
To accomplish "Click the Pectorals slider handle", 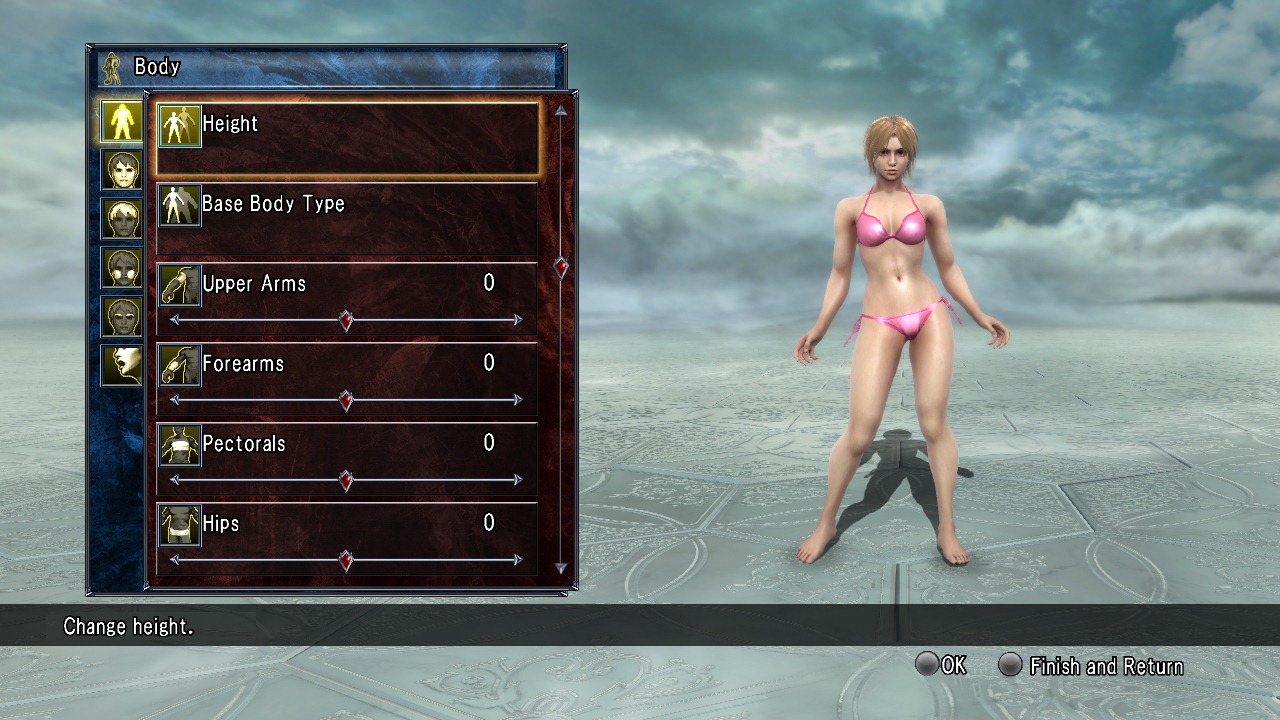I will [346, 481].
